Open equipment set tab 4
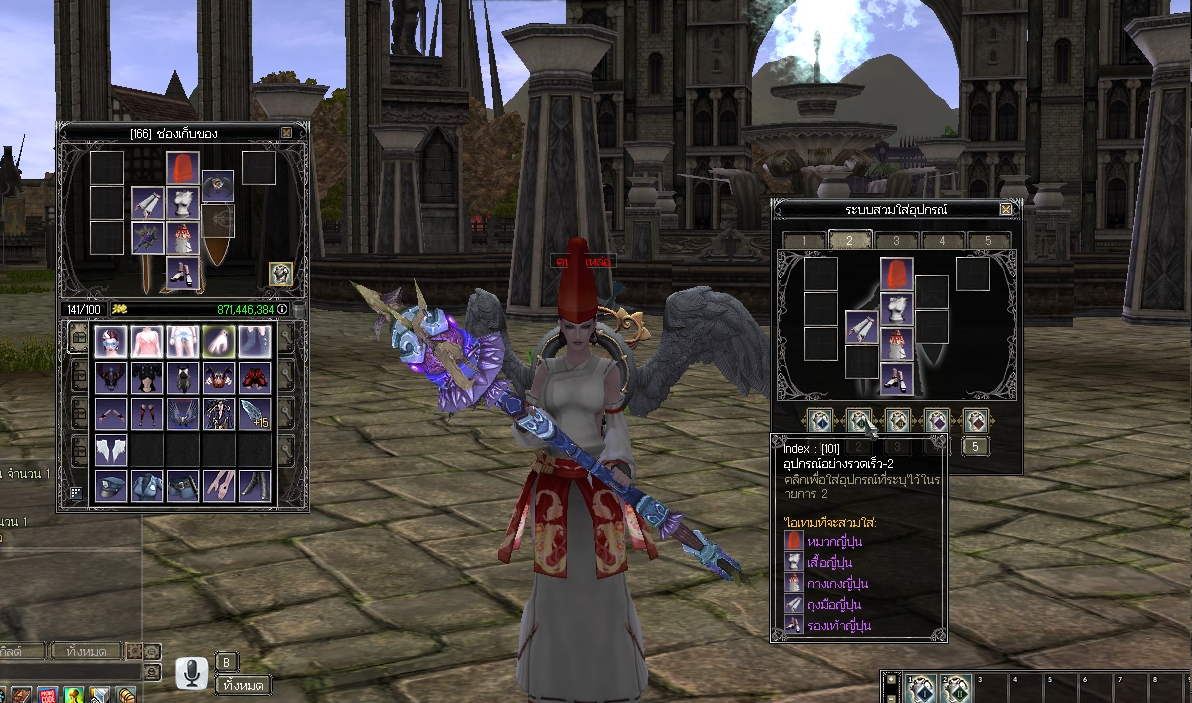Screen dimensions: 1192x703 pyautogui.click(x=942, y=241)
